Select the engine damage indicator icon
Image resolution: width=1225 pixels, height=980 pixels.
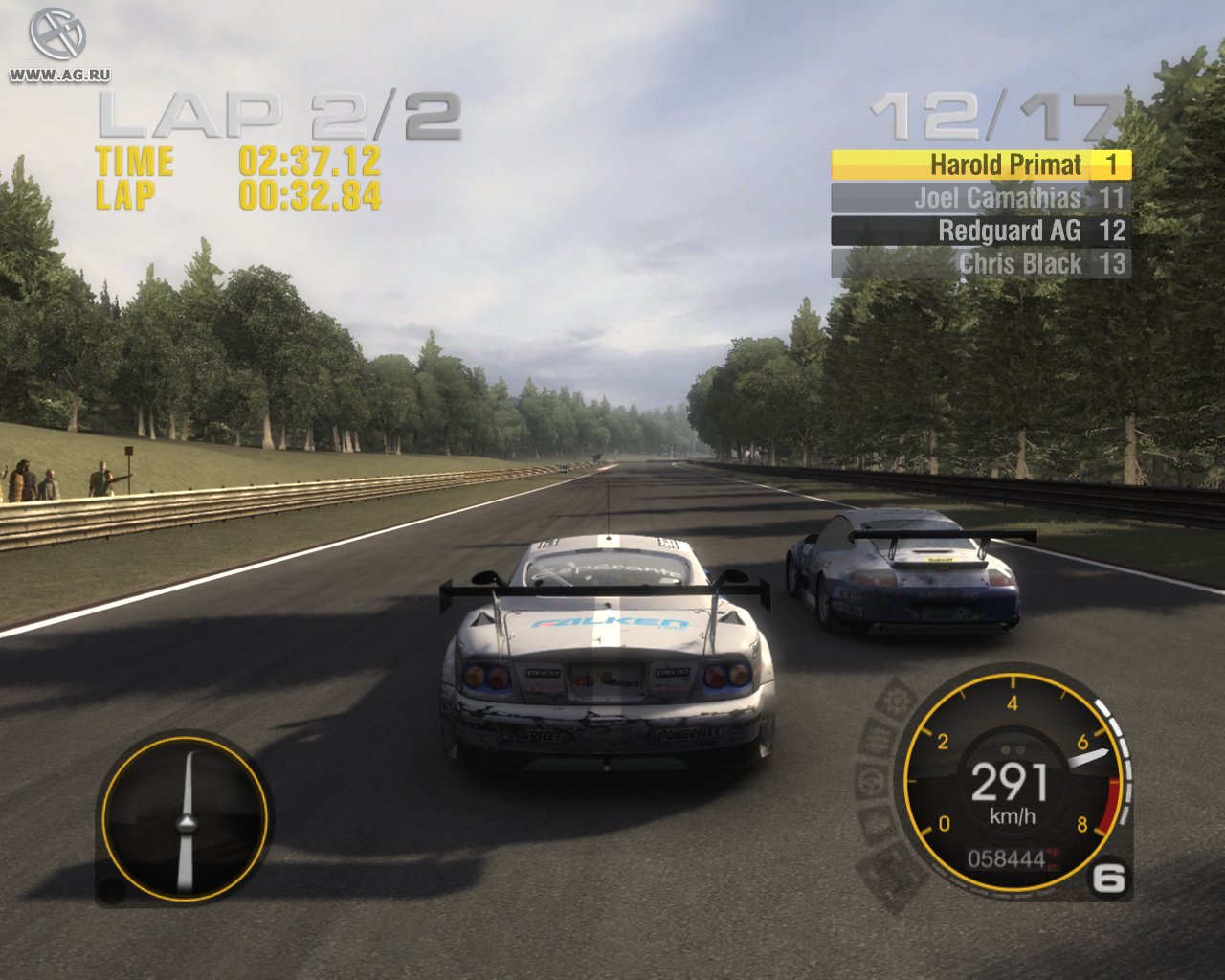pyautogui.click(x=878, y=737)
